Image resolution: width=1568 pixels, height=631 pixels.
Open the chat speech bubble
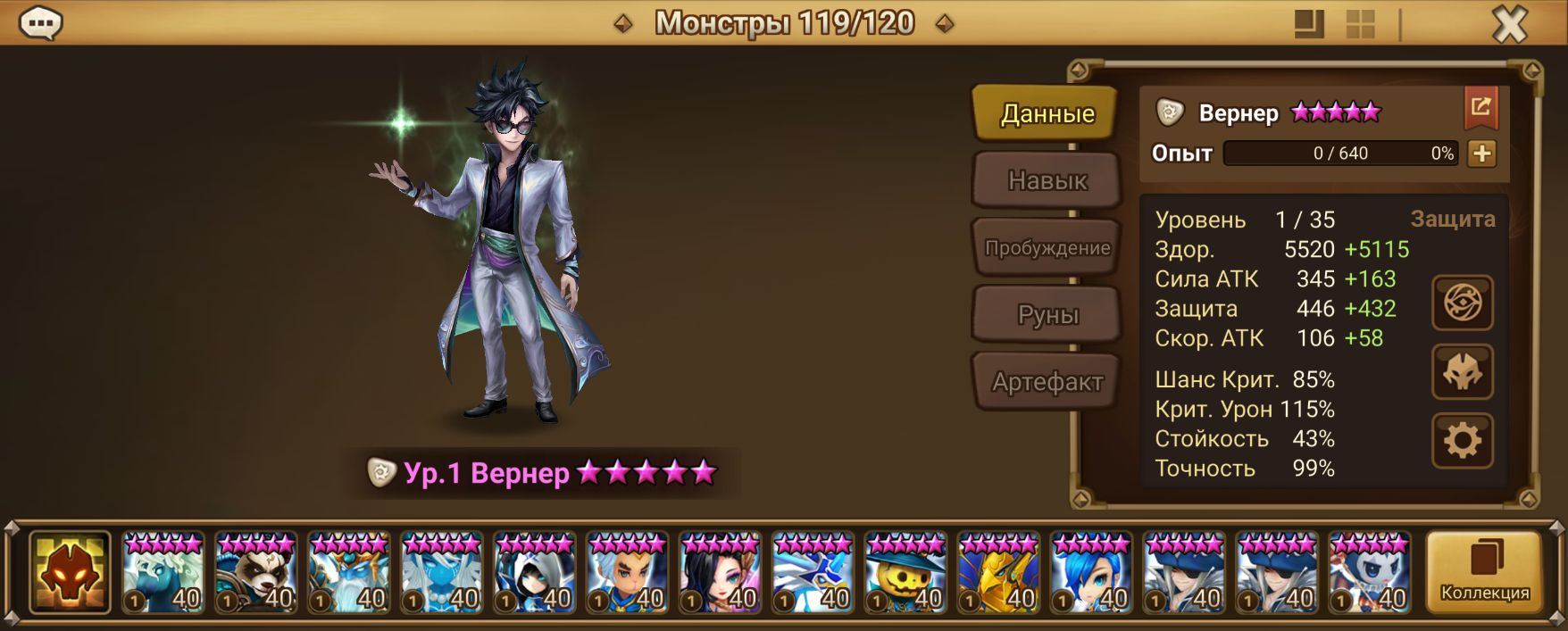(40, 23)
